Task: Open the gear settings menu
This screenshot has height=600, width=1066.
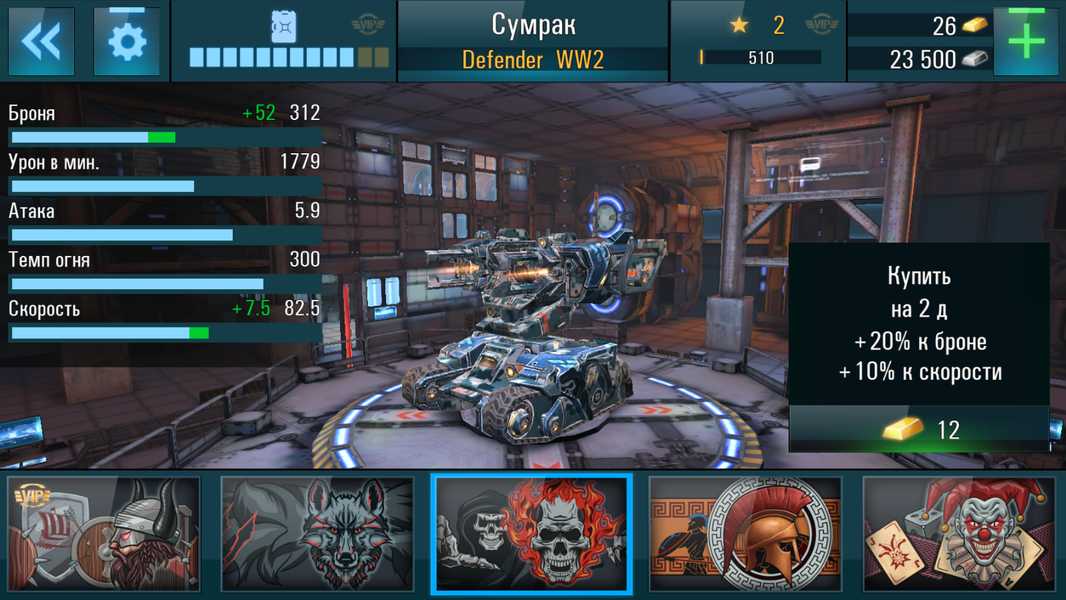Action: point(127,41)
